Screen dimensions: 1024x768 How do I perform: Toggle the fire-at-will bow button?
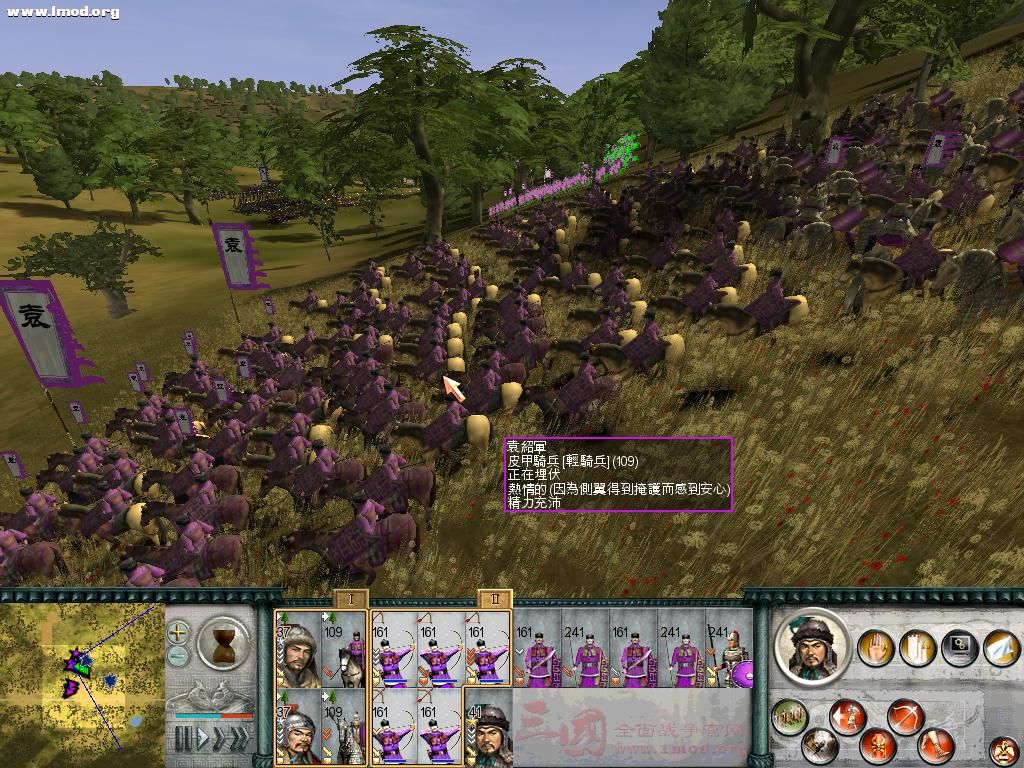point(906,717)
